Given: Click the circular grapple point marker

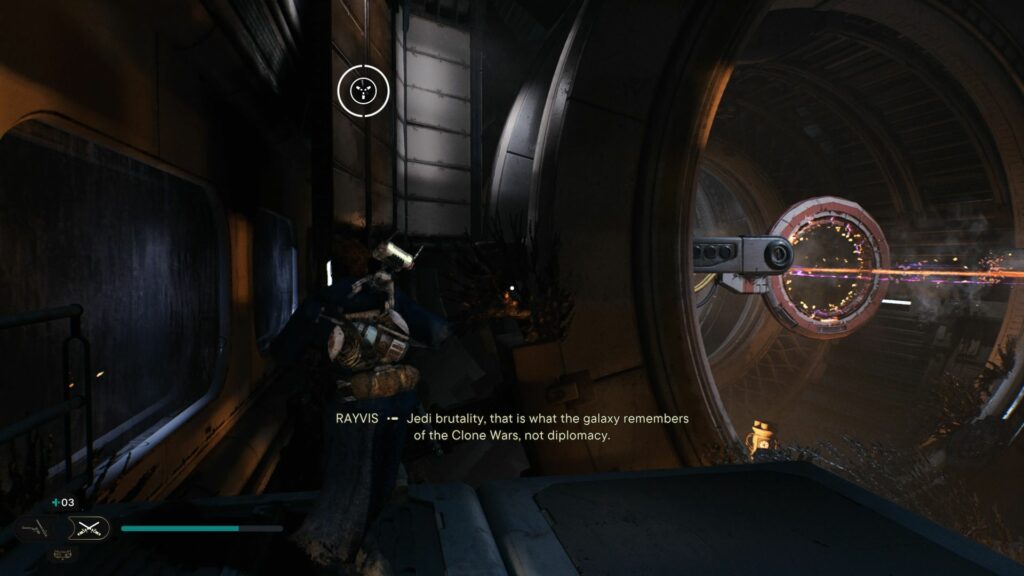Looking at the screenshot, I should (x=361, y=91).
